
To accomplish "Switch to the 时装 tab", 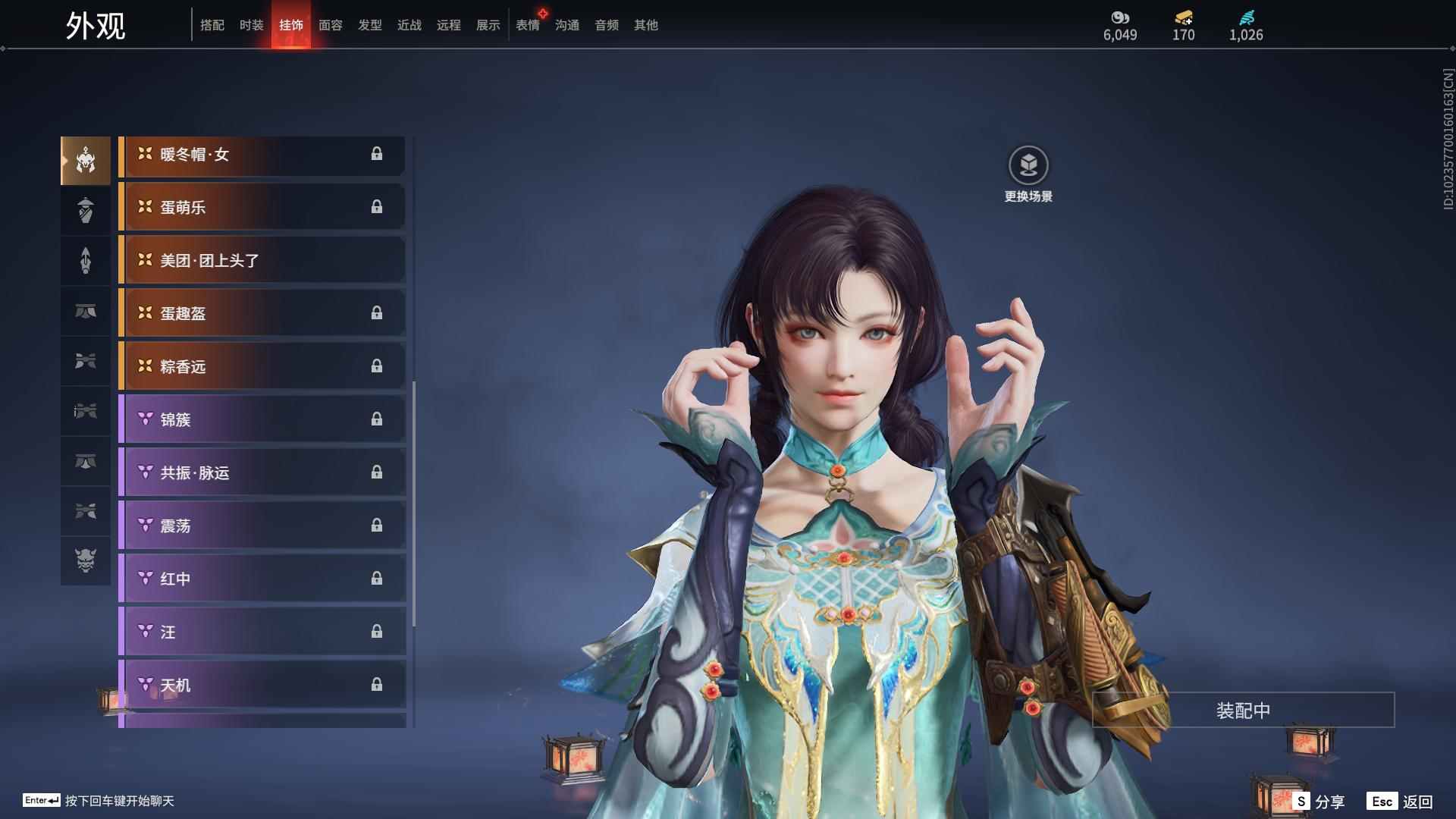I will [x=252, y=25].
